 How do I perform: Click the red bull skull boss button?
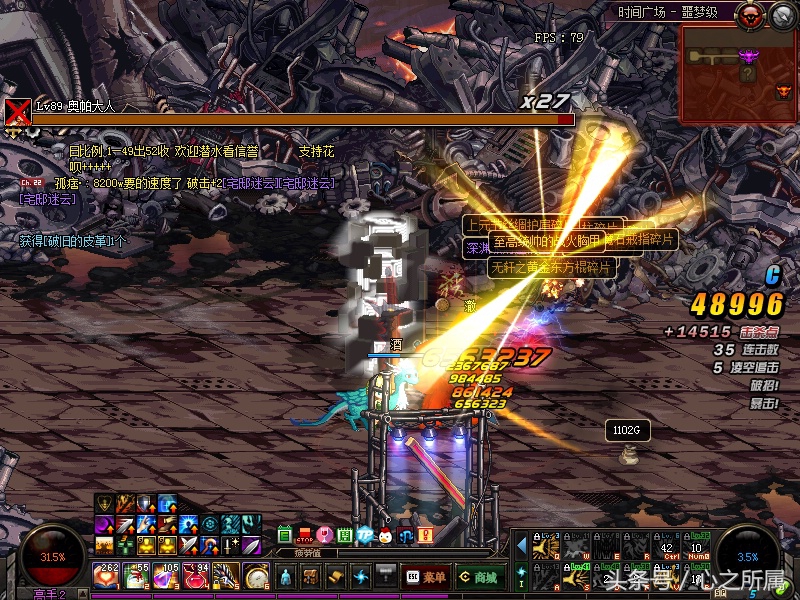[x=748, y=14]
